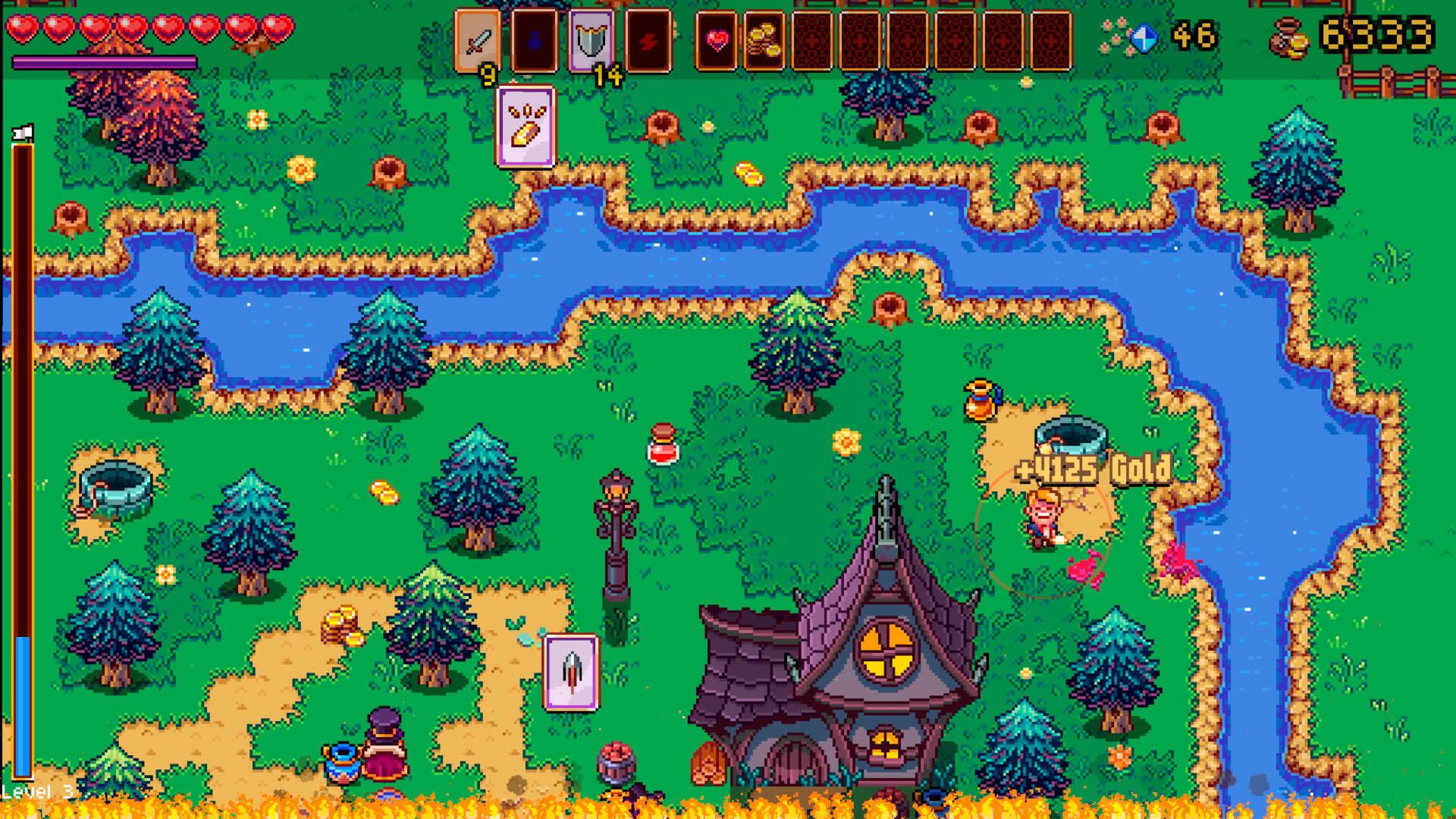Select the red lightning bolt card slot
The image size is (1456, 819).
click(x=648, y=41)
